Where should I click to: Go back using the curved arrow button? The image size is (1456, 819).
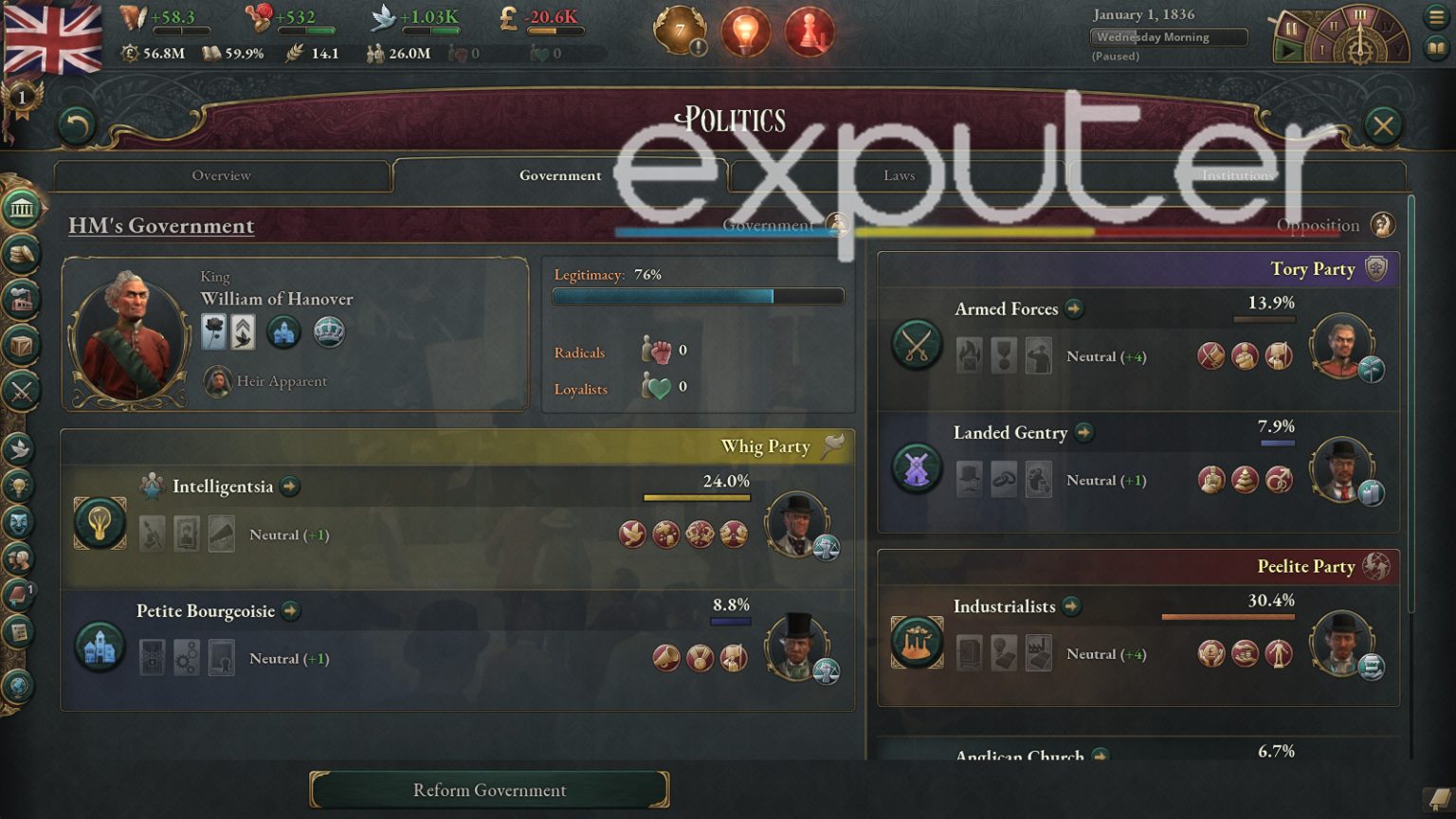76,124
